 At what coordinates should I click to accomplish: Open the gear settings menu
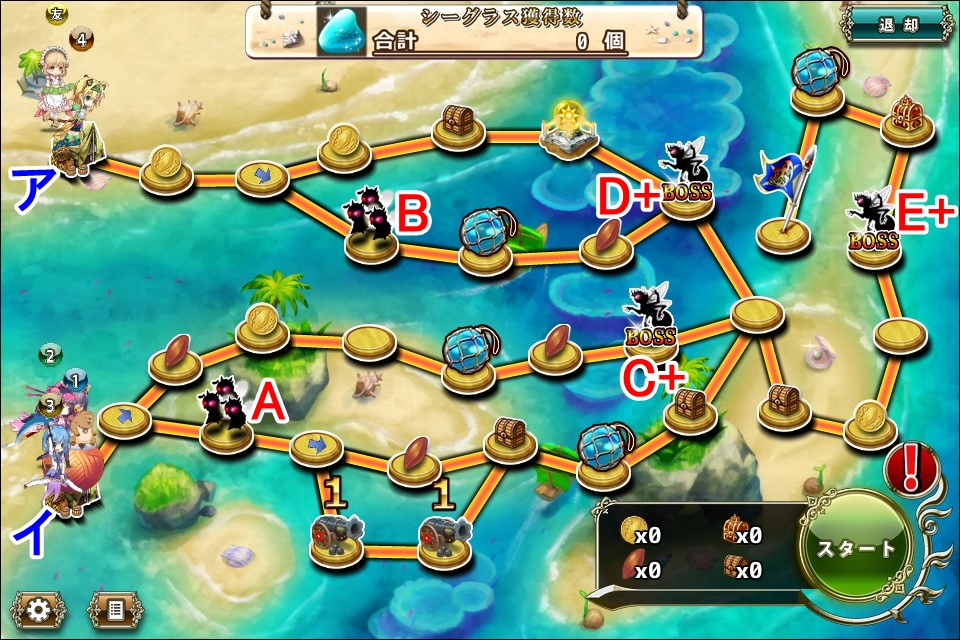point(40,608)
